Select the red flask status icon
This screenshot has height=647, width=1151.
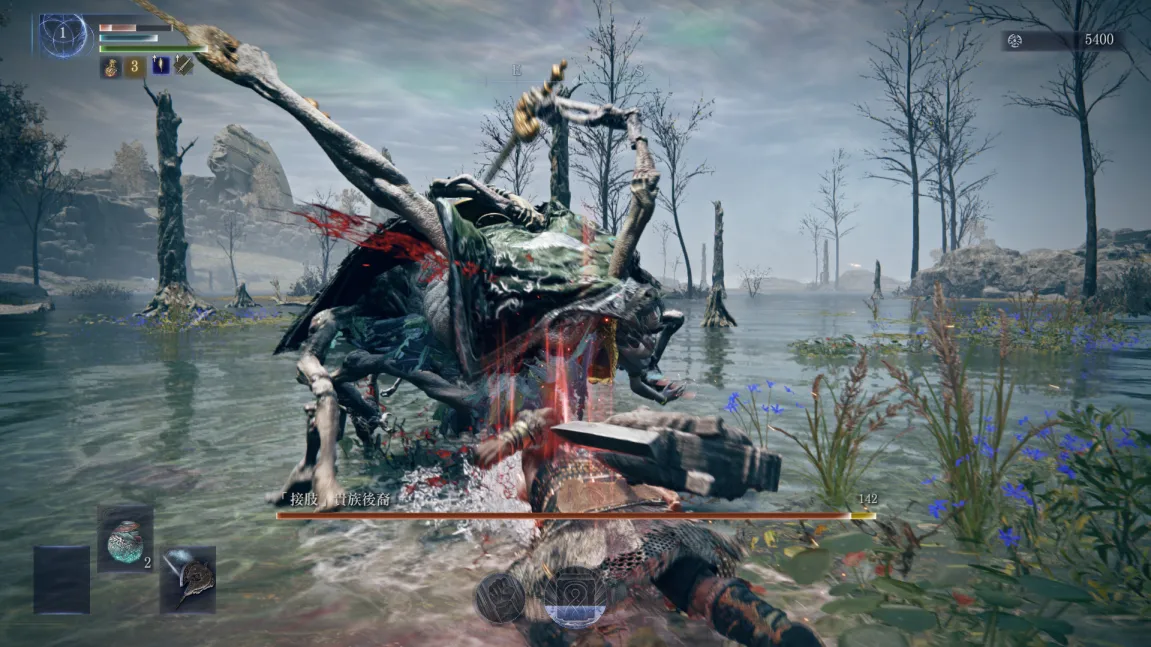(x=110, y=67)
